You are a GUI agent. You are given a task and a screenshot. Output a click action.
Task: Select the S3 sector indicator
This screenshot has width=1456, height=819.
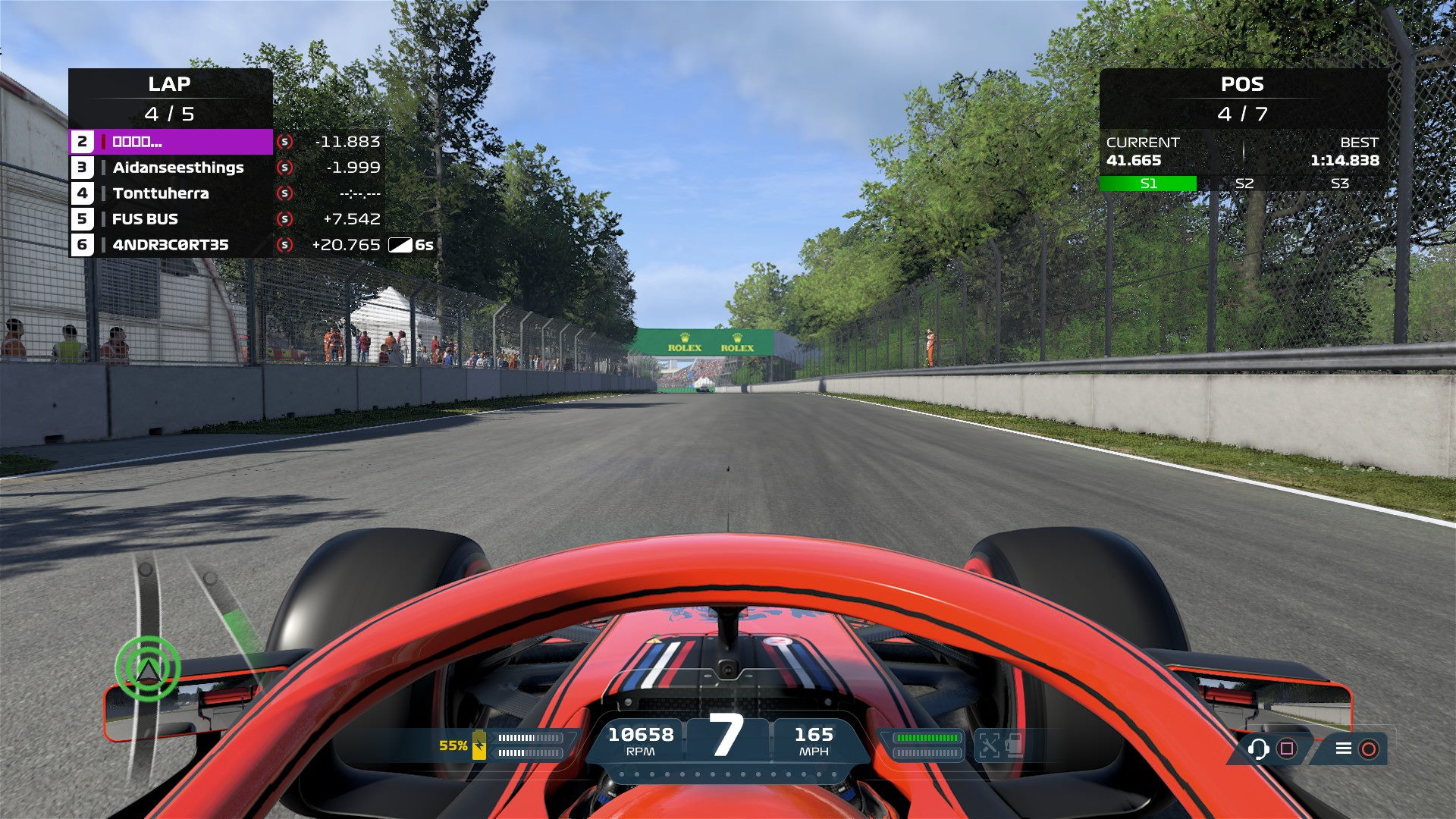1339,184
